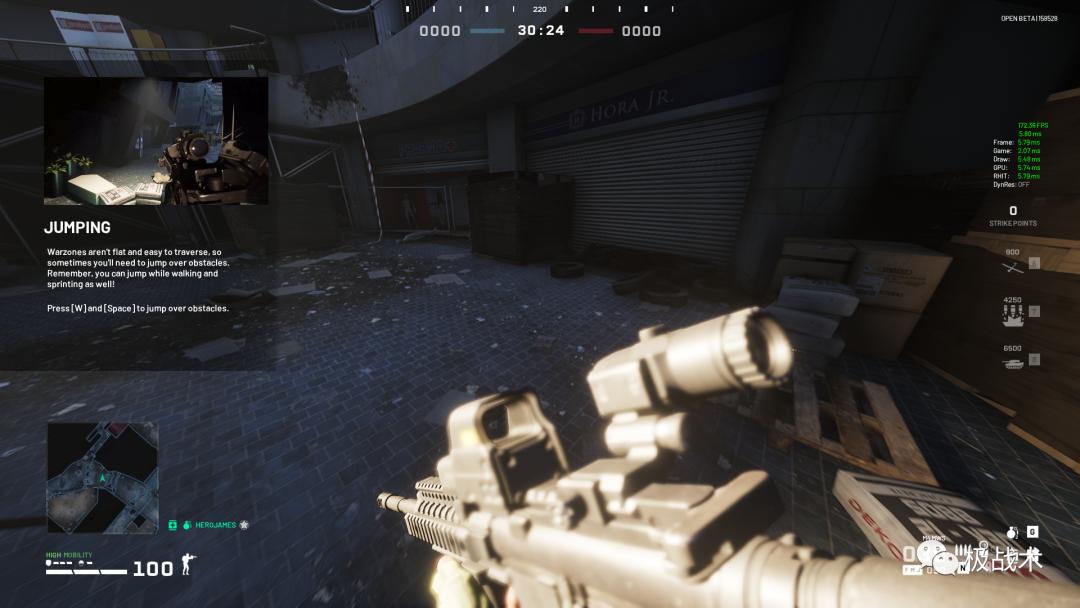Open the Jumping tutorial video thumbnail

[x=156, y=141]
